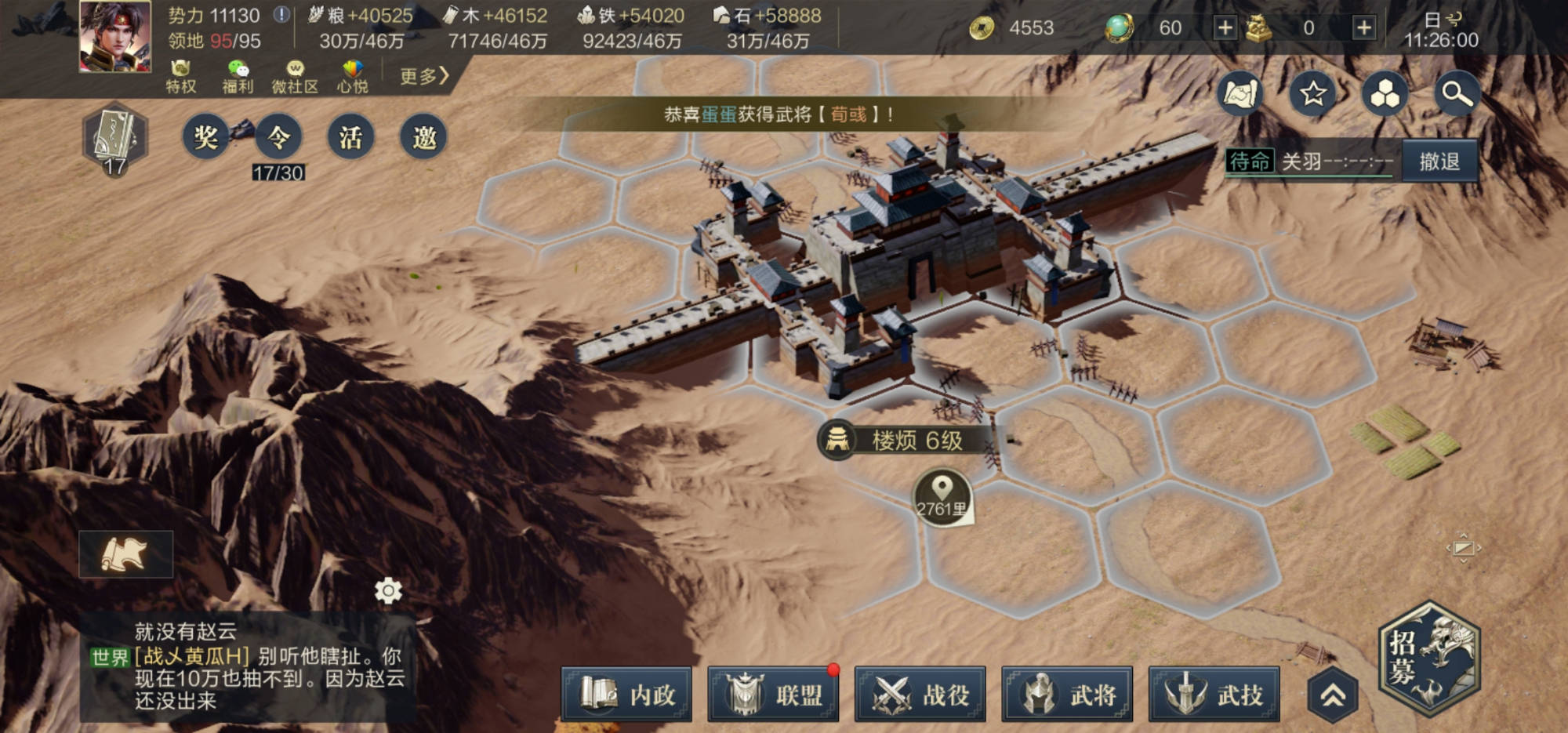Open the 邀 invite button

click(x=423, y=138)
